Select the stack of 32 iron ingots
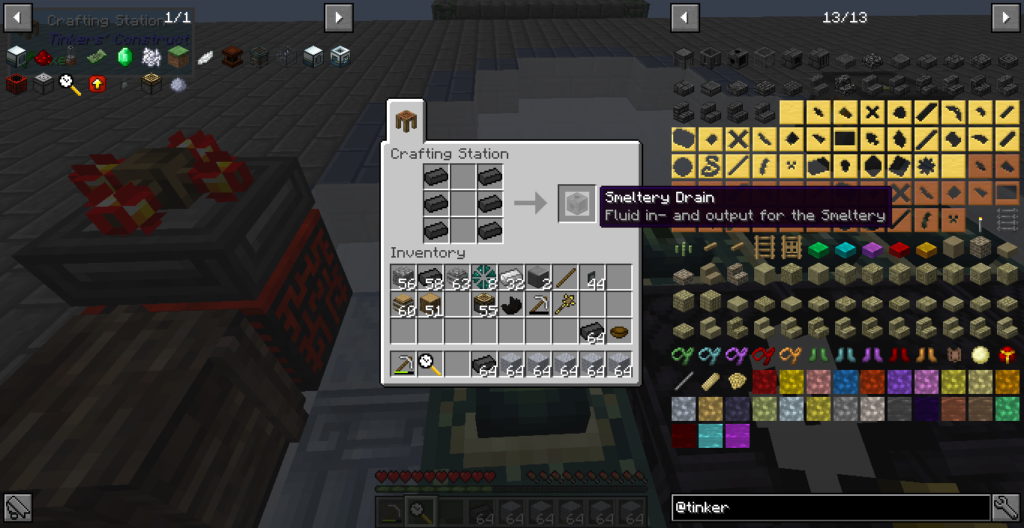Screen dimensions: 1024x528 point(511,278)
